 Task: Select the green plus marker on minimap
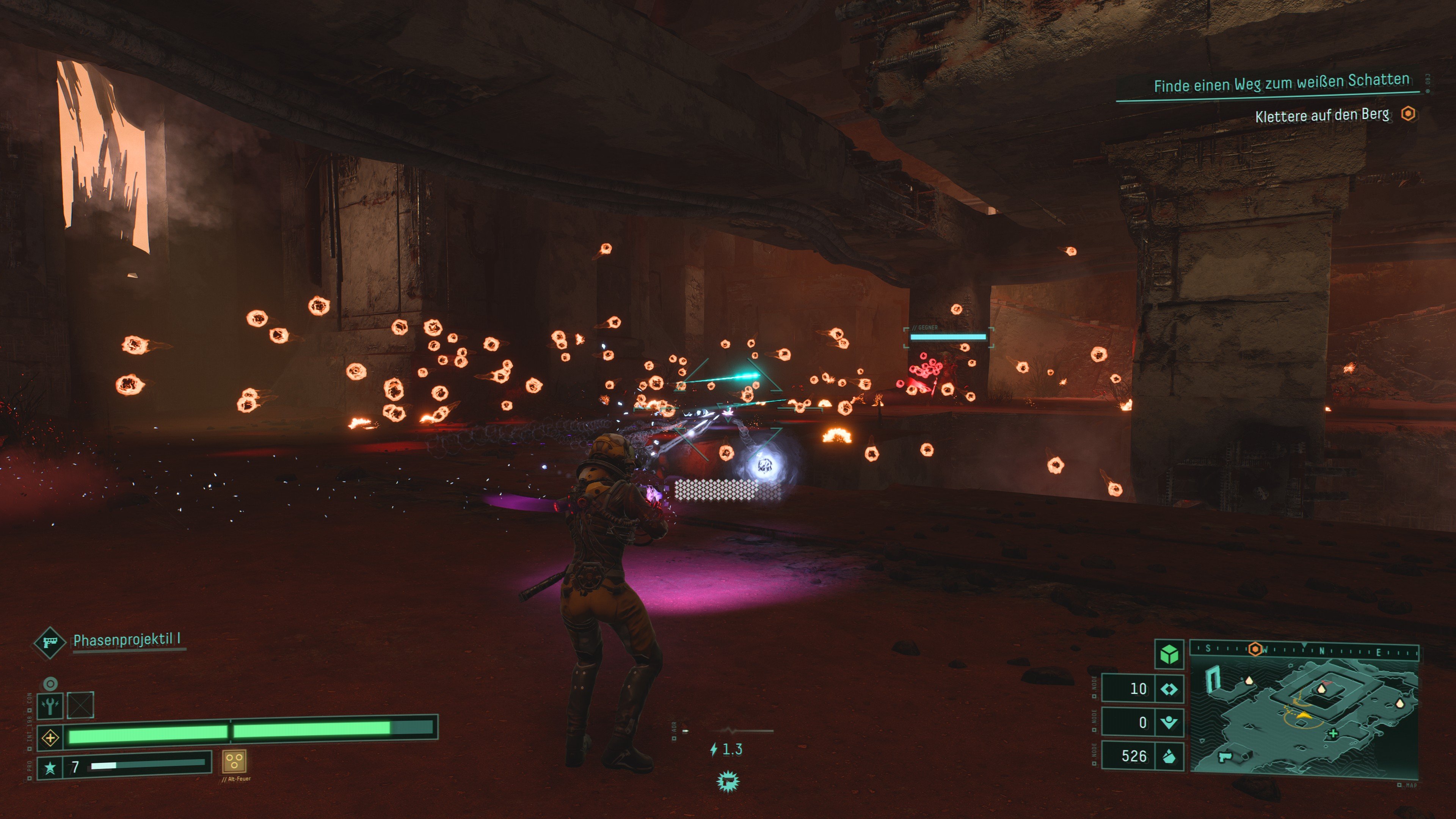tap(1333, 734)
